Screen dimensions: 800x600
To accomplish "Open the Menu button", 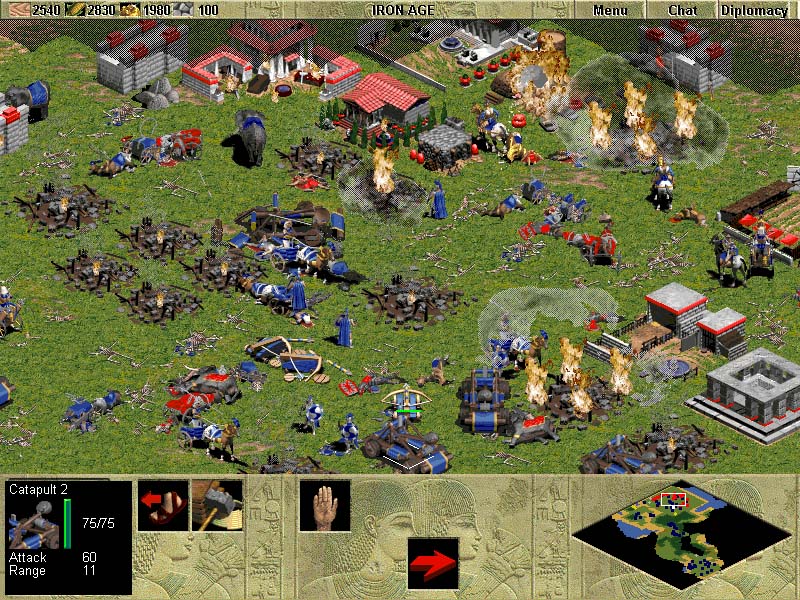I will (610, 10).
